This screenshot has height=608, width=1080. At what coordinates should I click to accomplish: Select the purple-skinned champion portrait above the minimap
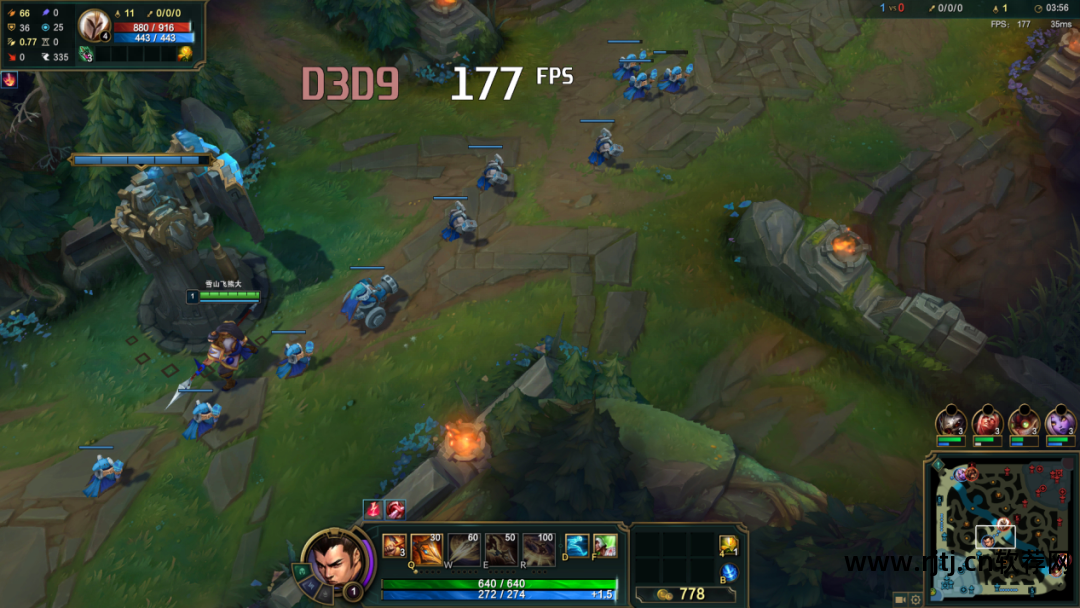point(1059,421)
